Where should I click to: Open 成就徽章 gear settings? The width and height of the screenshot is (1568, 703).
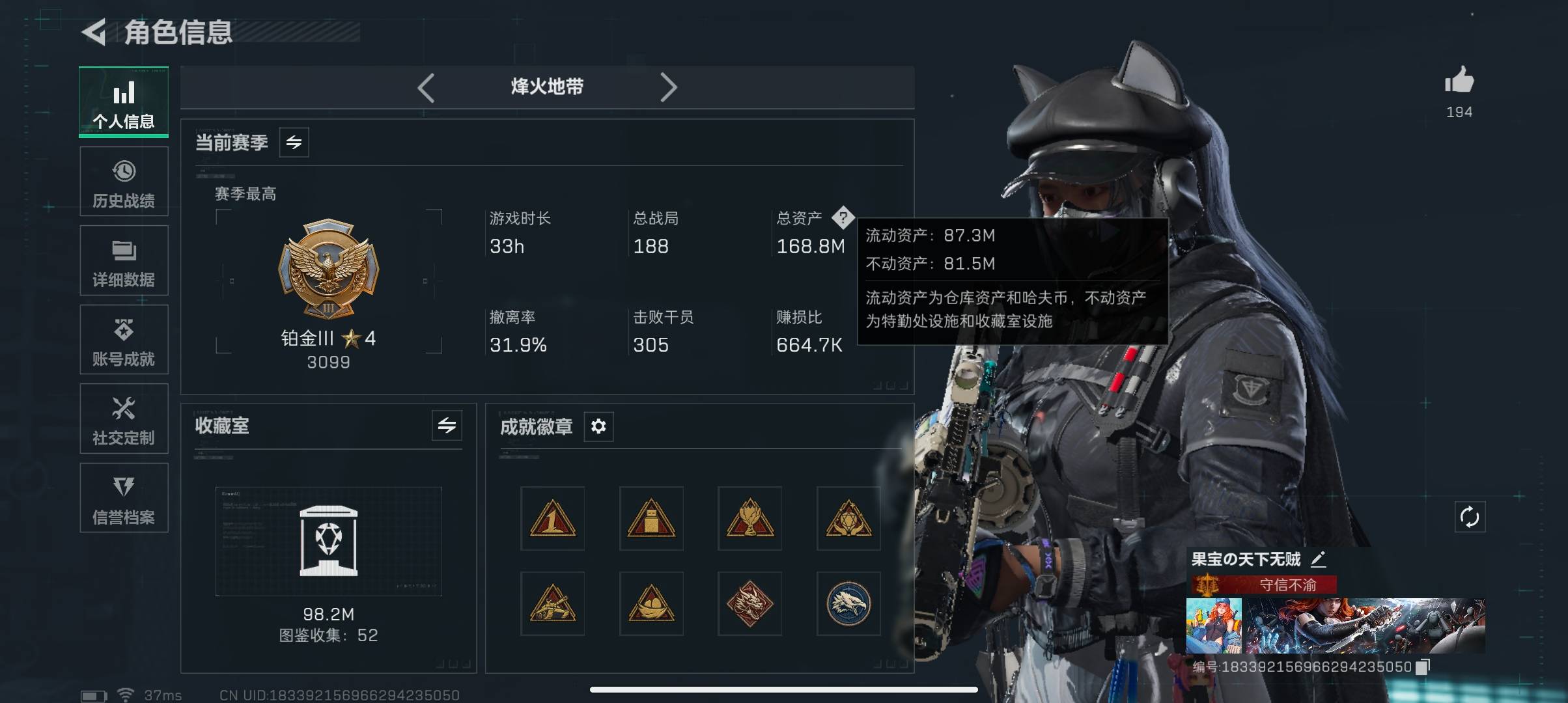point(598,426)
